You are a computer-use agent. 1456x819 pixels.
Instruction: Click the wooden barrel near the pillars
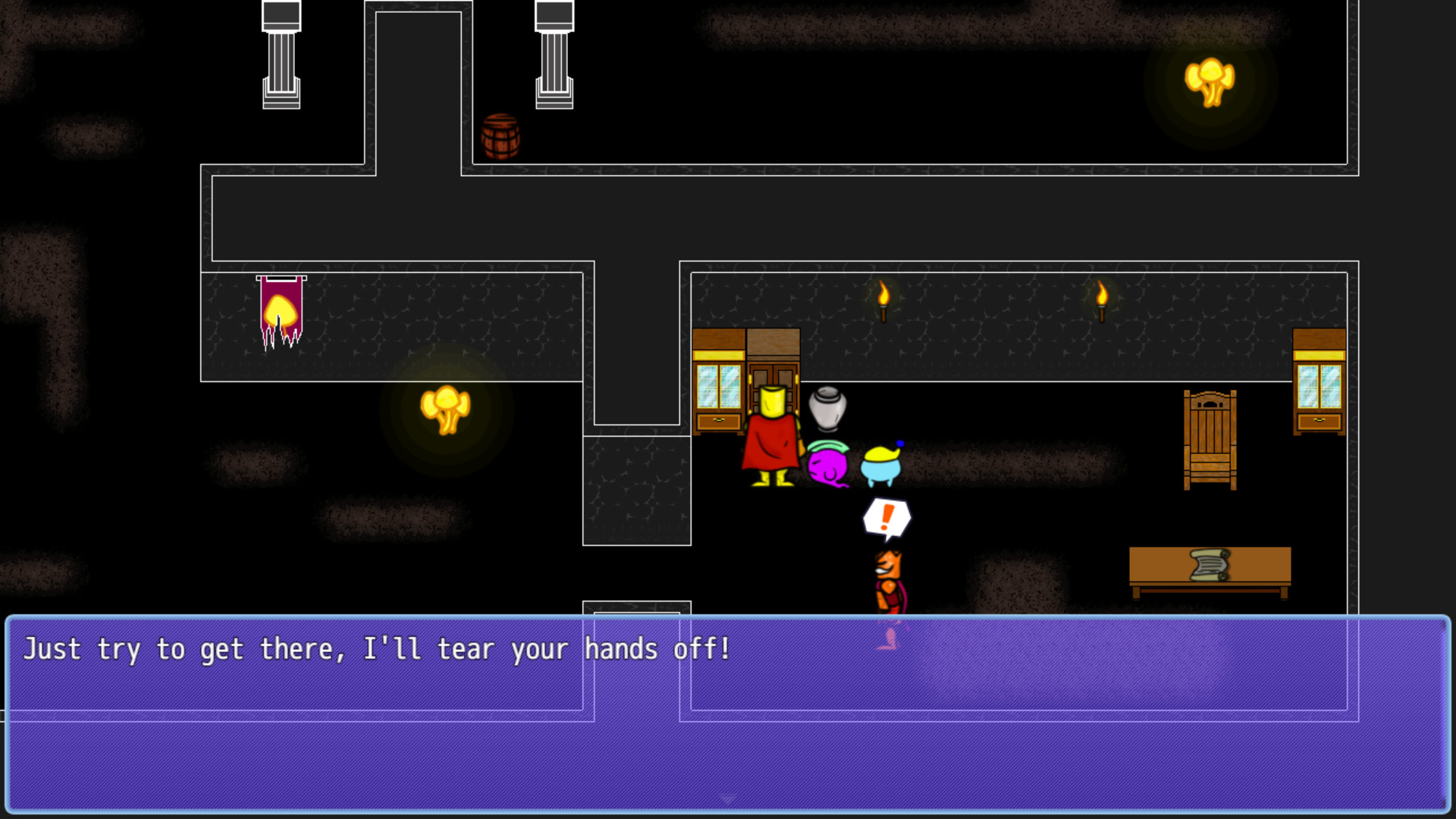tap(500, 136)
